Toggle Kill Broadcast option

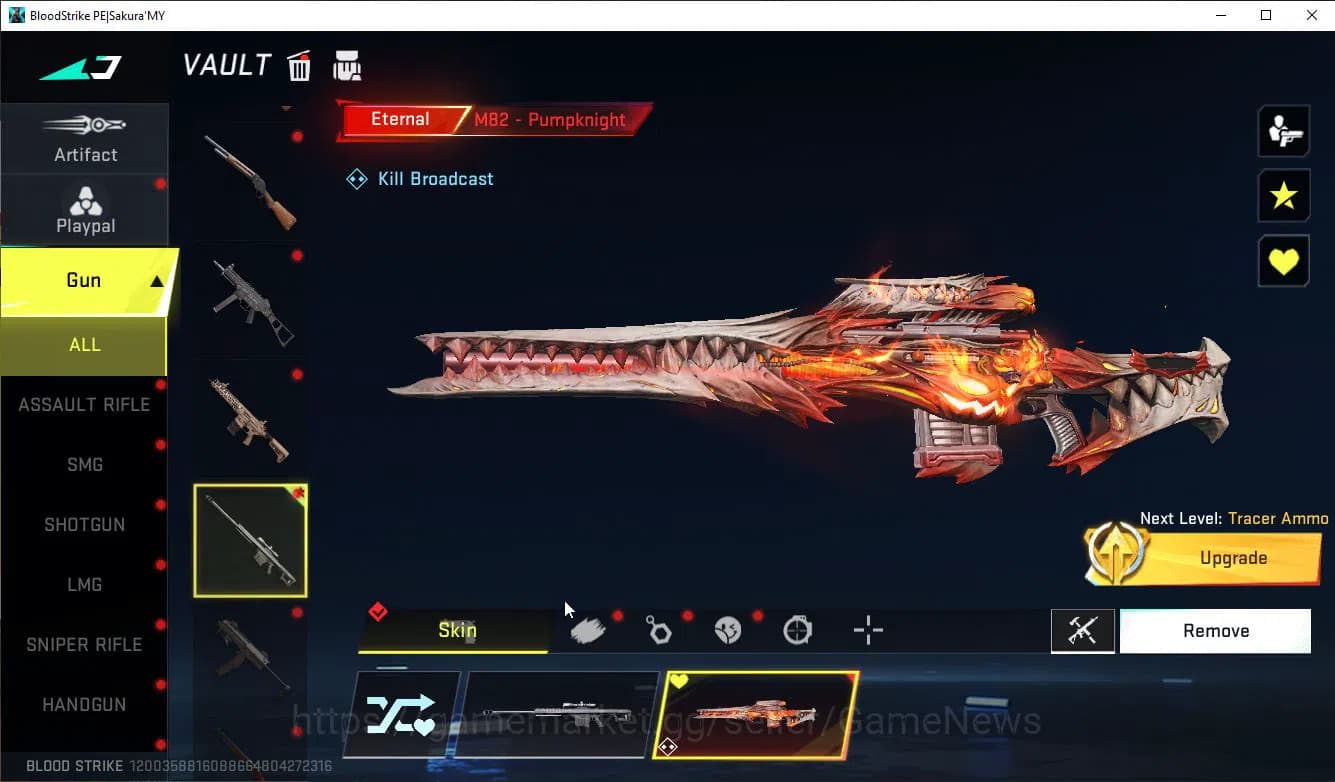420,178
